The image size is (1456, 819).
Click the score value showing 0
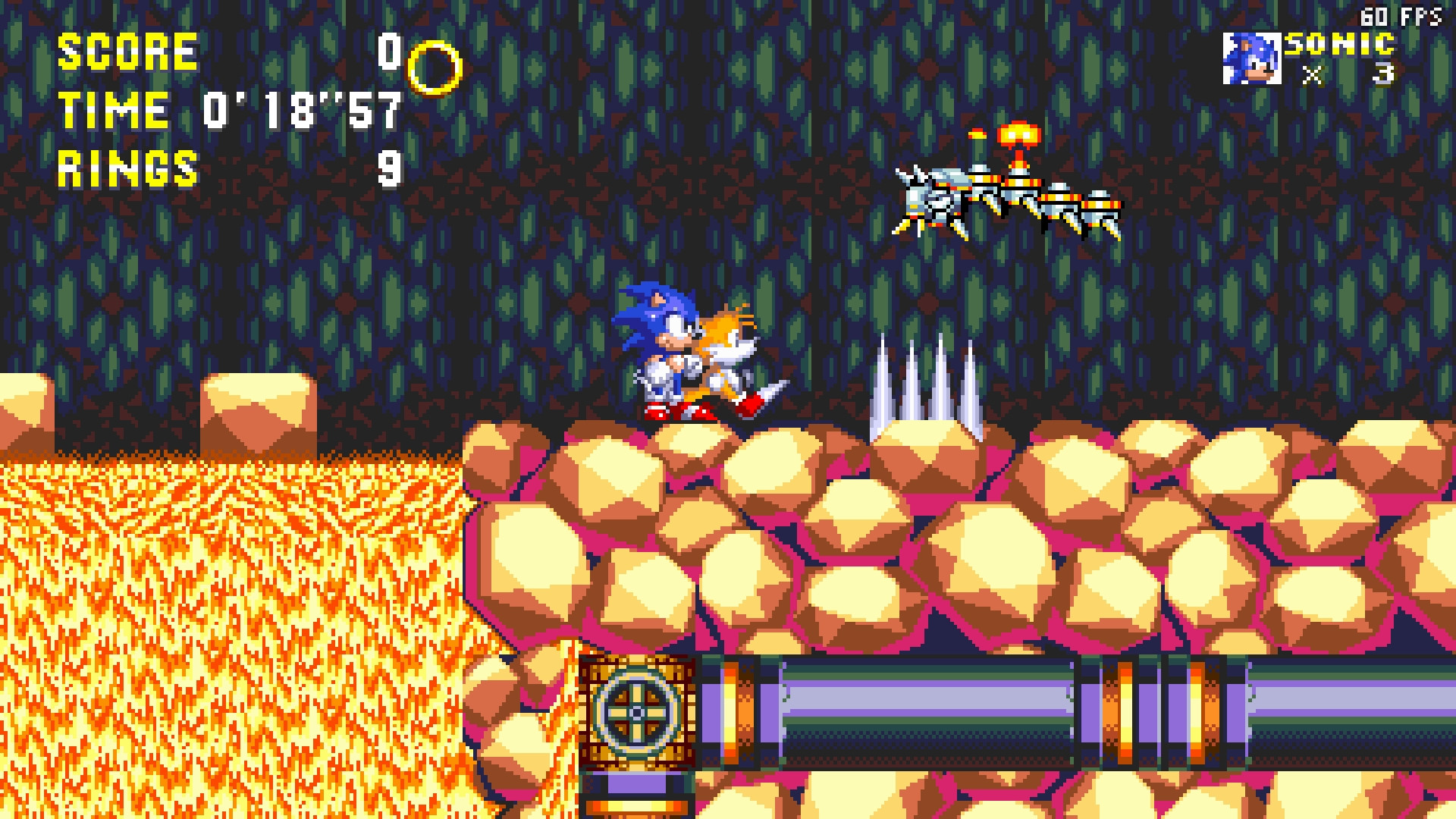pos(391,53)
